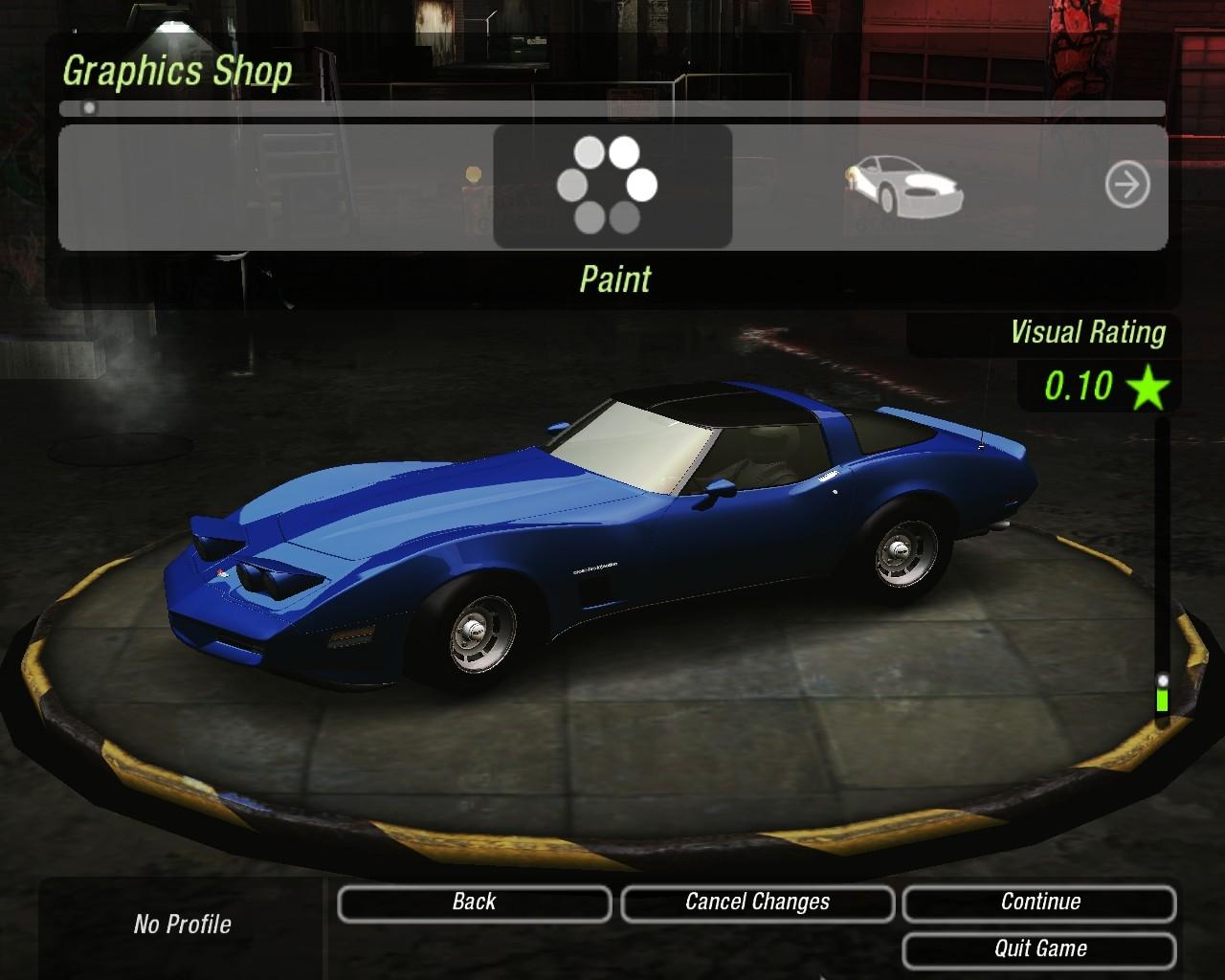This screenshot has height=980, width=1225.
Task: Go back with the Back button
Action: [x=474, y=902]
